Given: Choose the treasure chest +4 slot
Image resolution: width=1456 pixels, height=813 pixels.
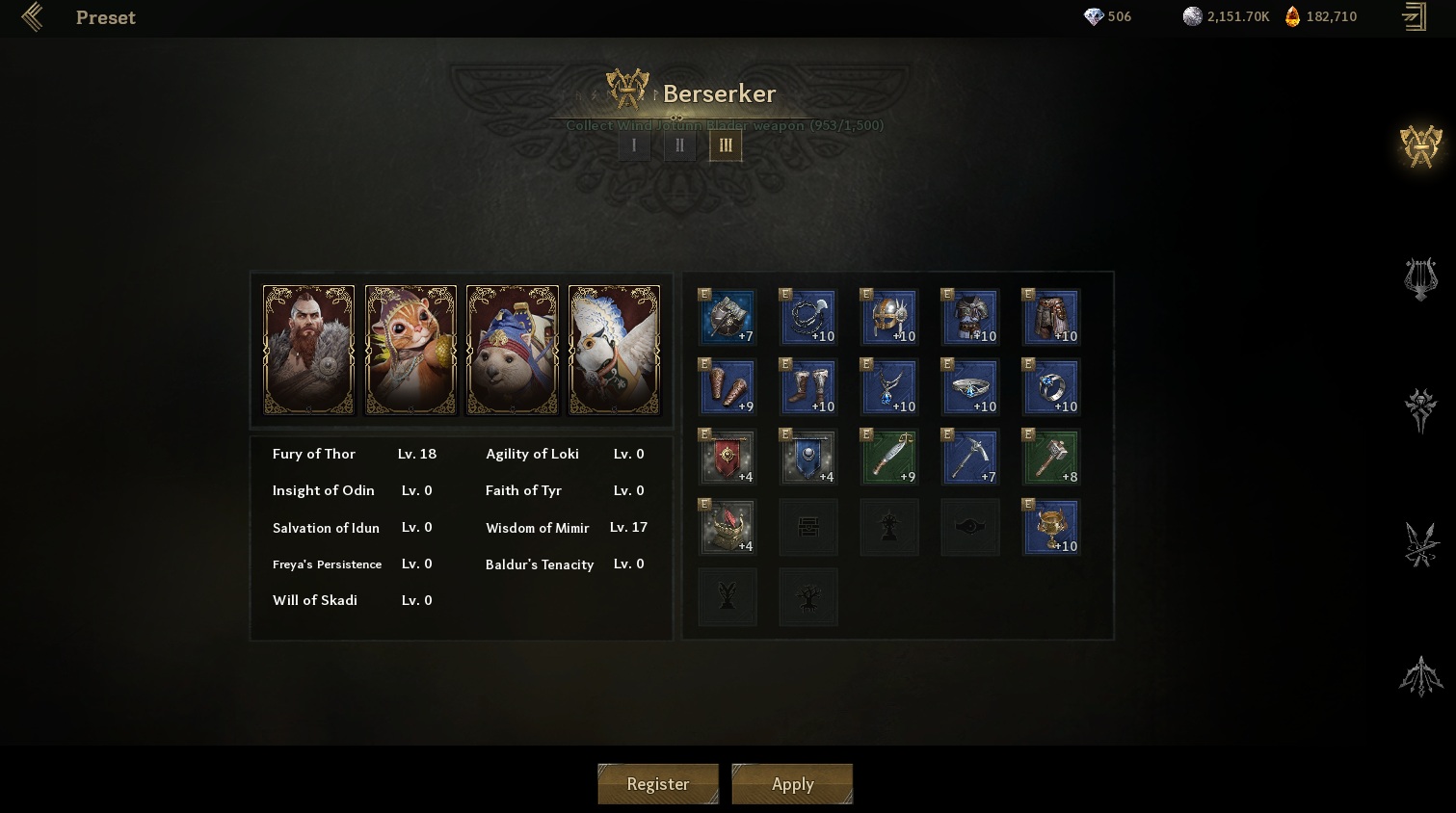Looking at the screenshot, I should point(728,527).
